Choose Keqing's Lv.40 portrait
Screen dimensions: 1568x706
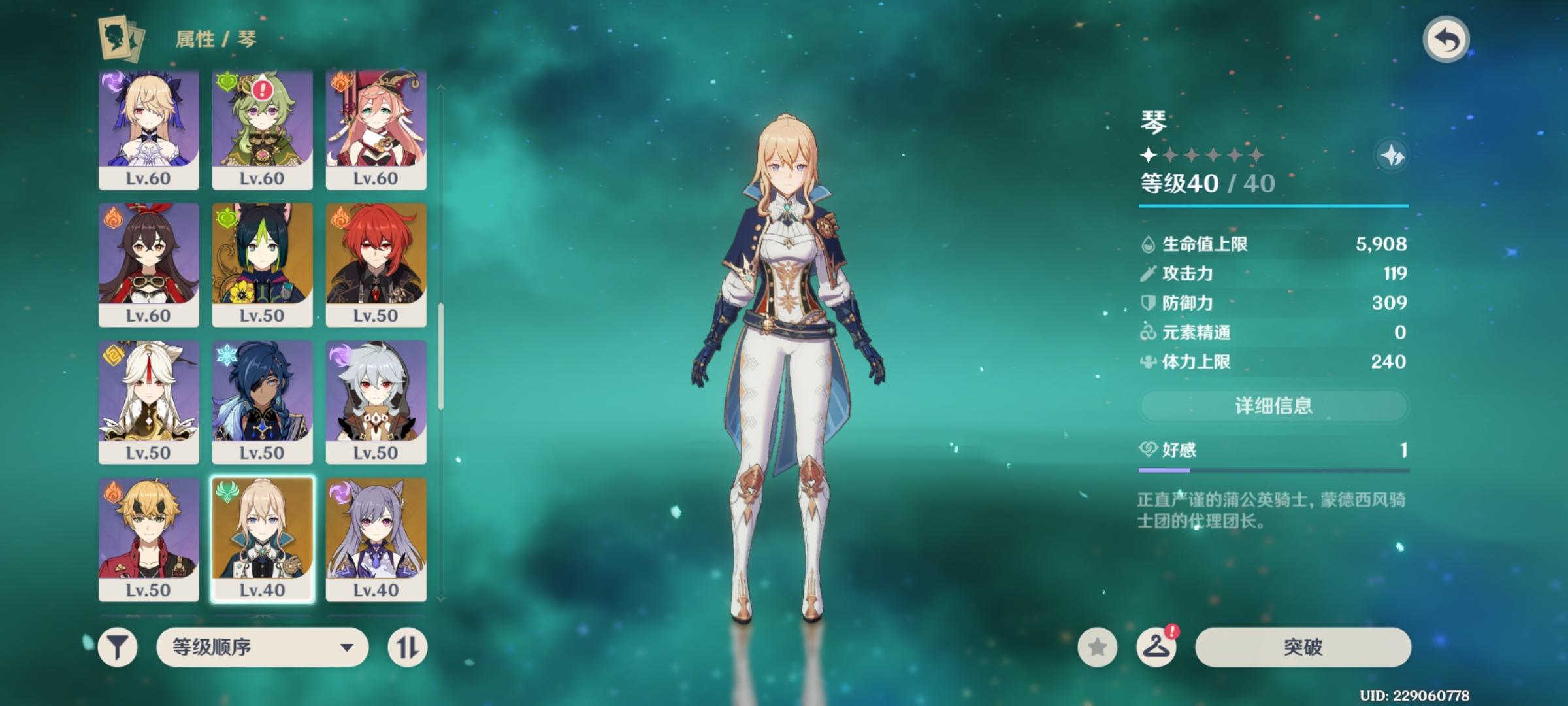coord(376,539)
